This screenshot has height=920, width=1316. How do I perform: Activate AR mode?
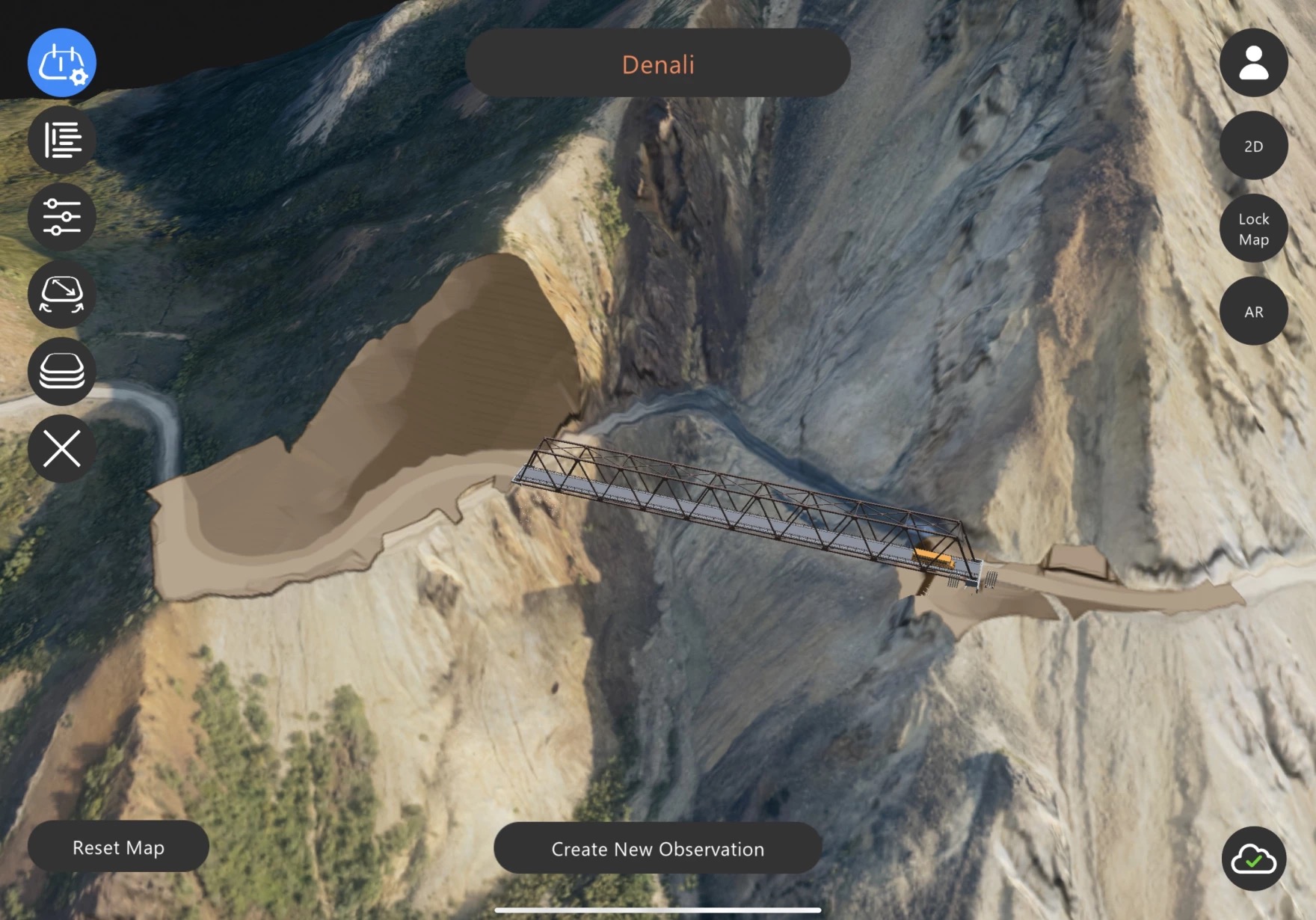pyautogui.click(x=1253, y=310)
